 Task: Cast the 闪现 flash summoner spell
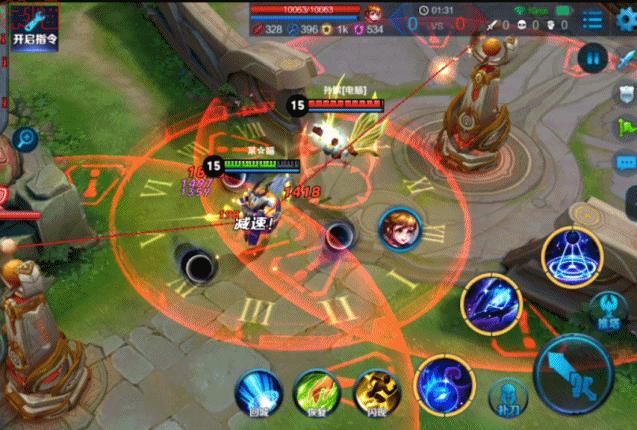pos(374,392)
